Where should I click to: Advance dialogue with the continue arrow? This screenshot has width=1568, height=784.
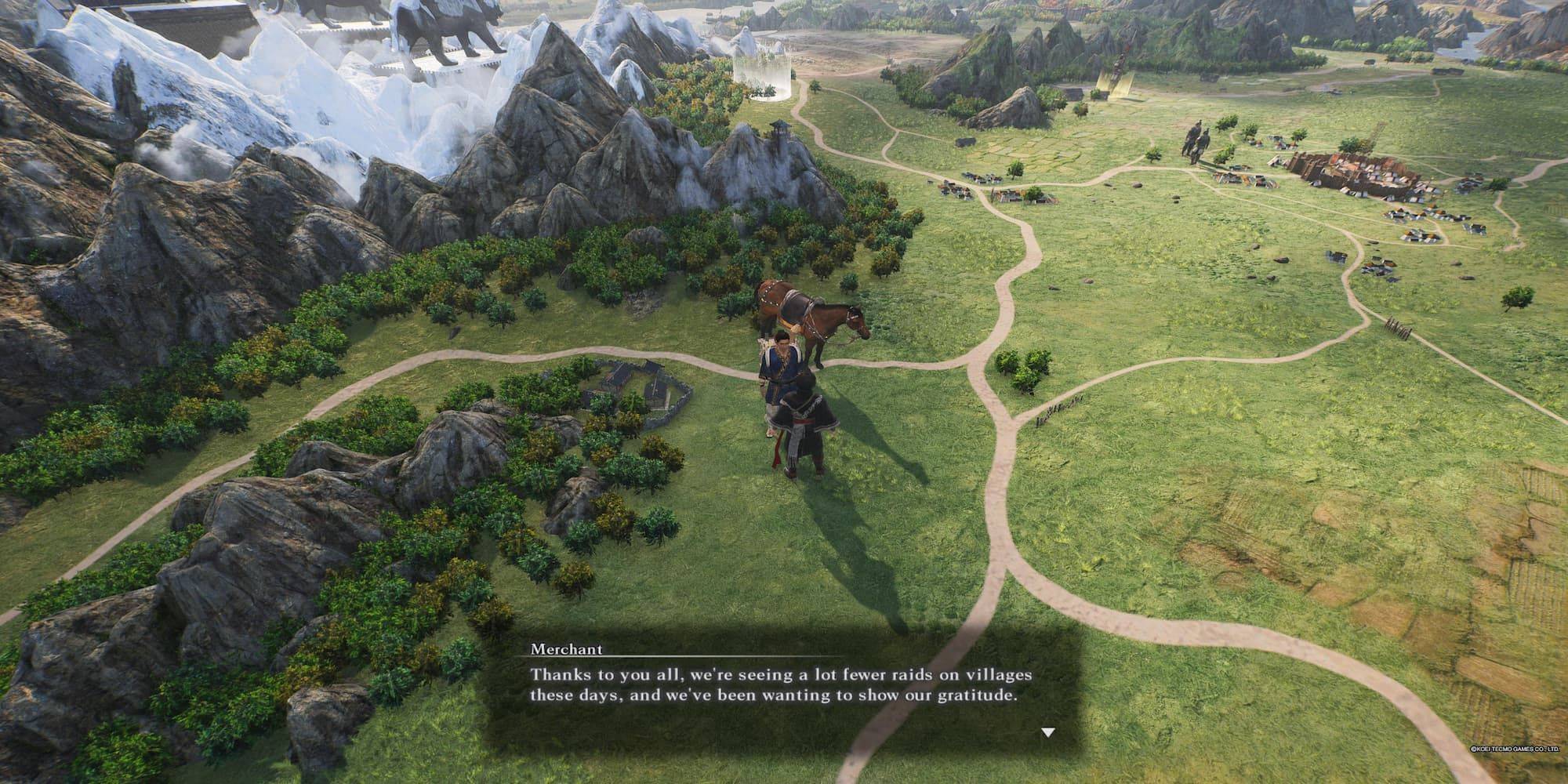point(1047,733)
